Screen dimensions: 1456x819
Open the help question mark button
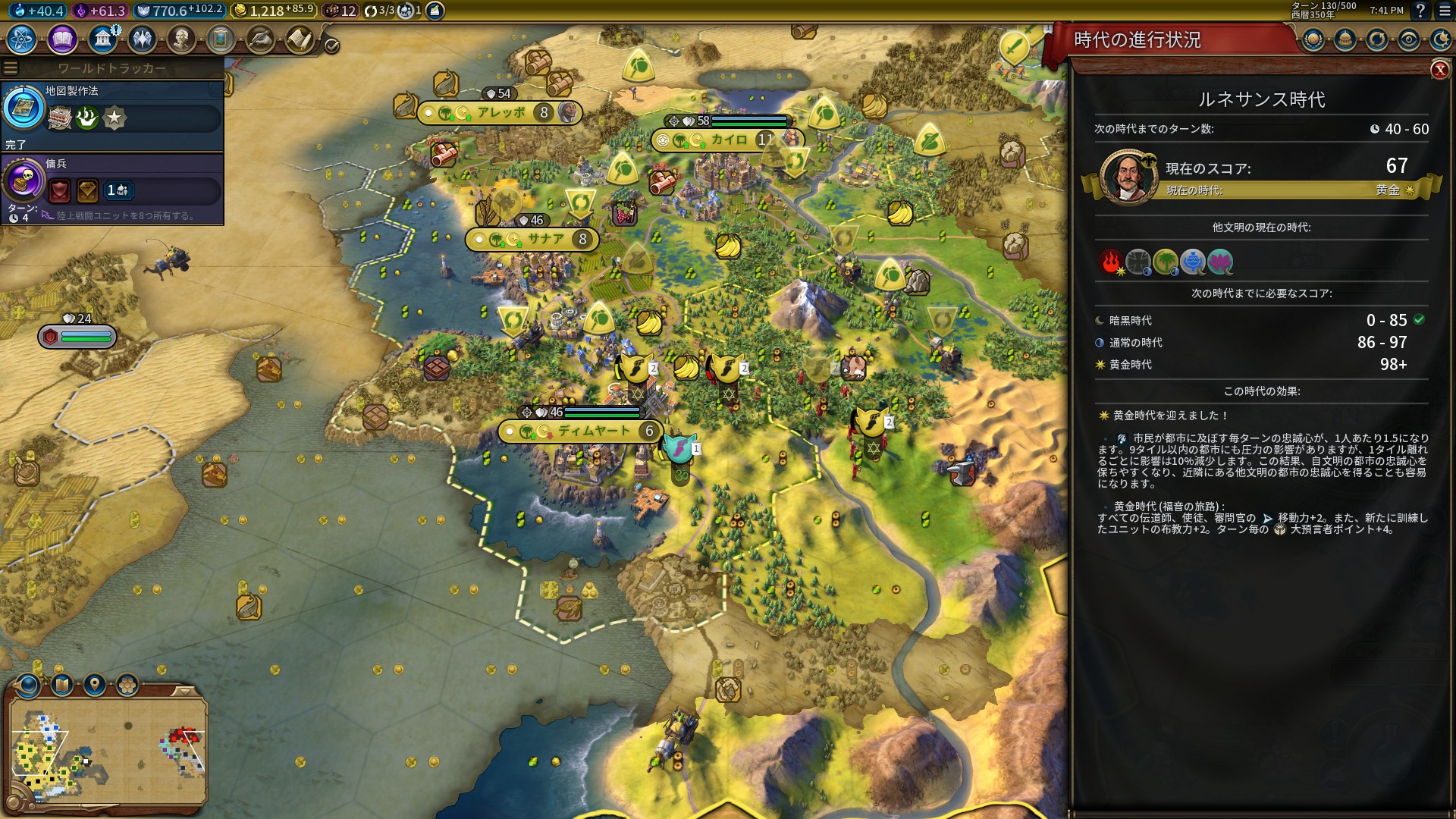click(x=1420, y=11)
